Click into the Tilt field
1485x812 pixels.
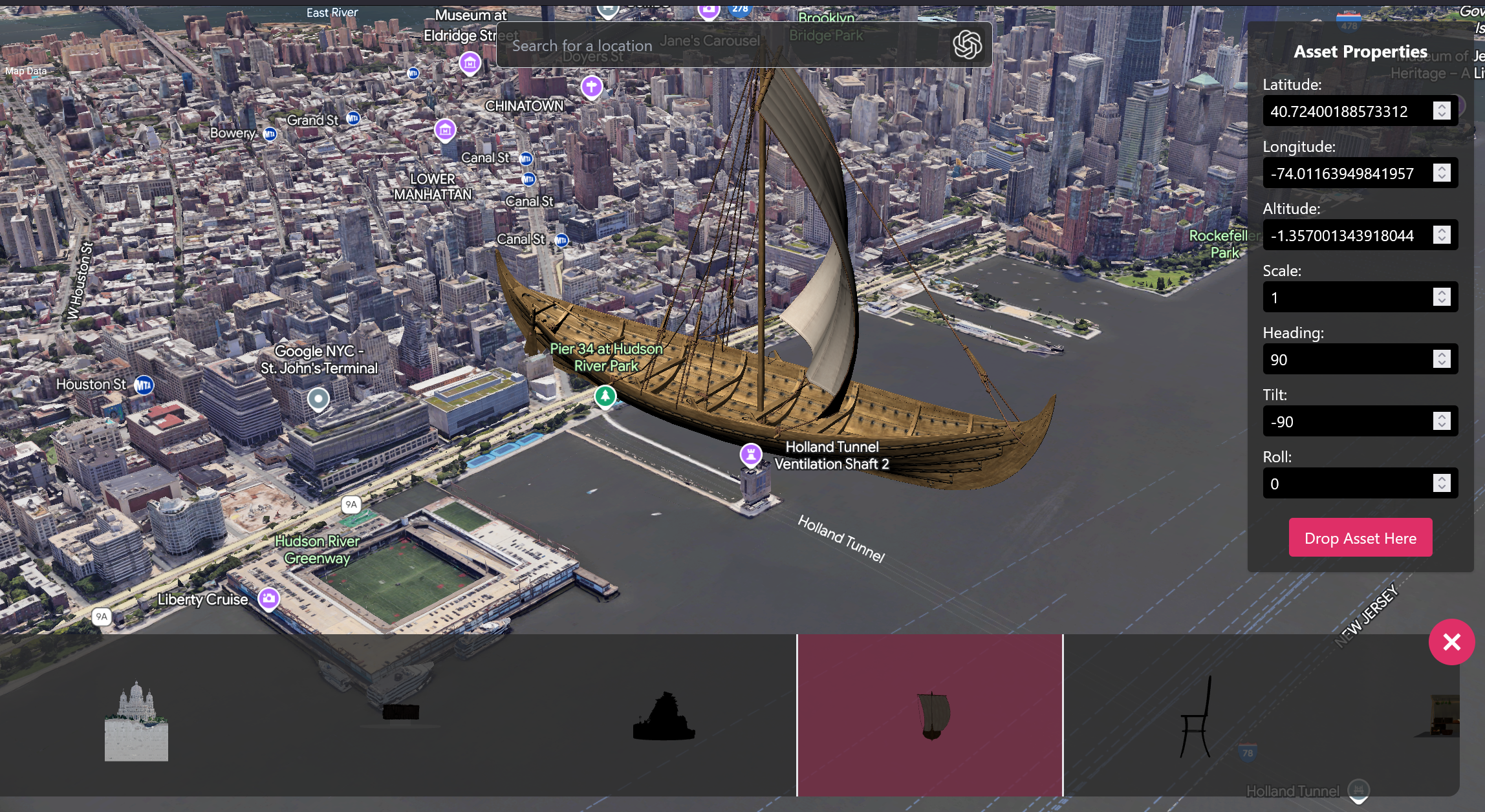tap(1347, 422)
